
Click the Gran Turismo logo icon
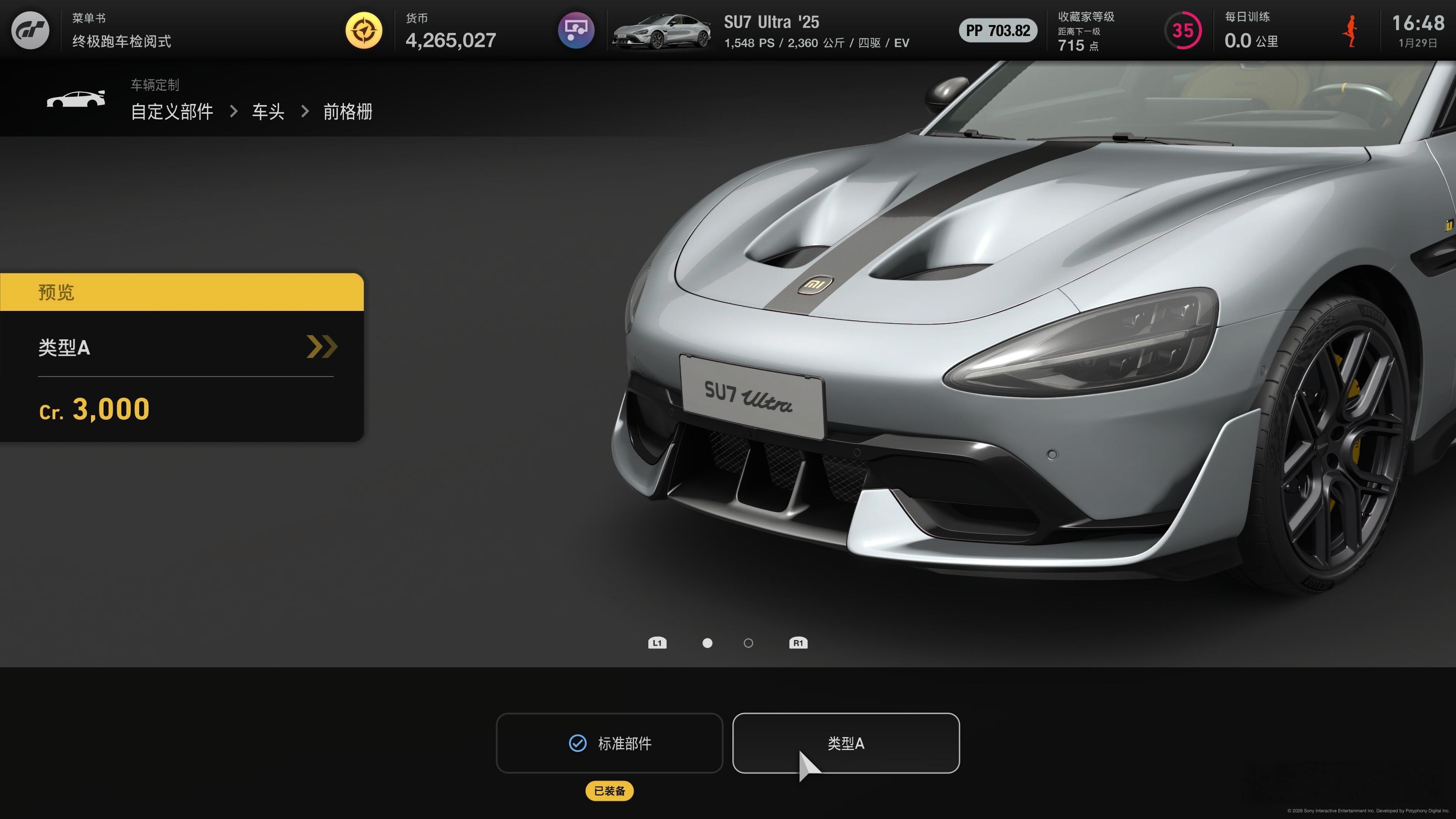[x=30, y=30]
